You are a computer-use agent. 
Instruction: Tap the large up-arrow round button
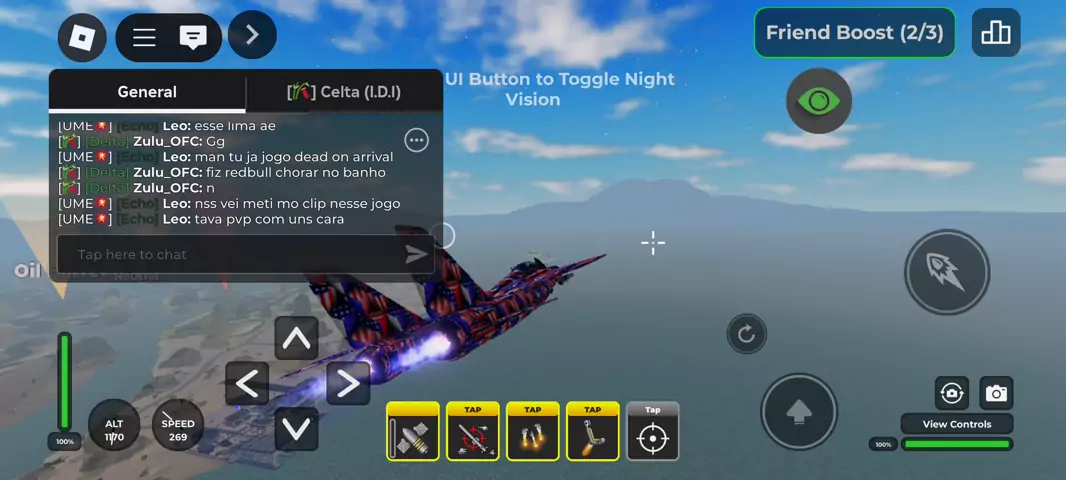pyautogui.click(x=798, y=412)
